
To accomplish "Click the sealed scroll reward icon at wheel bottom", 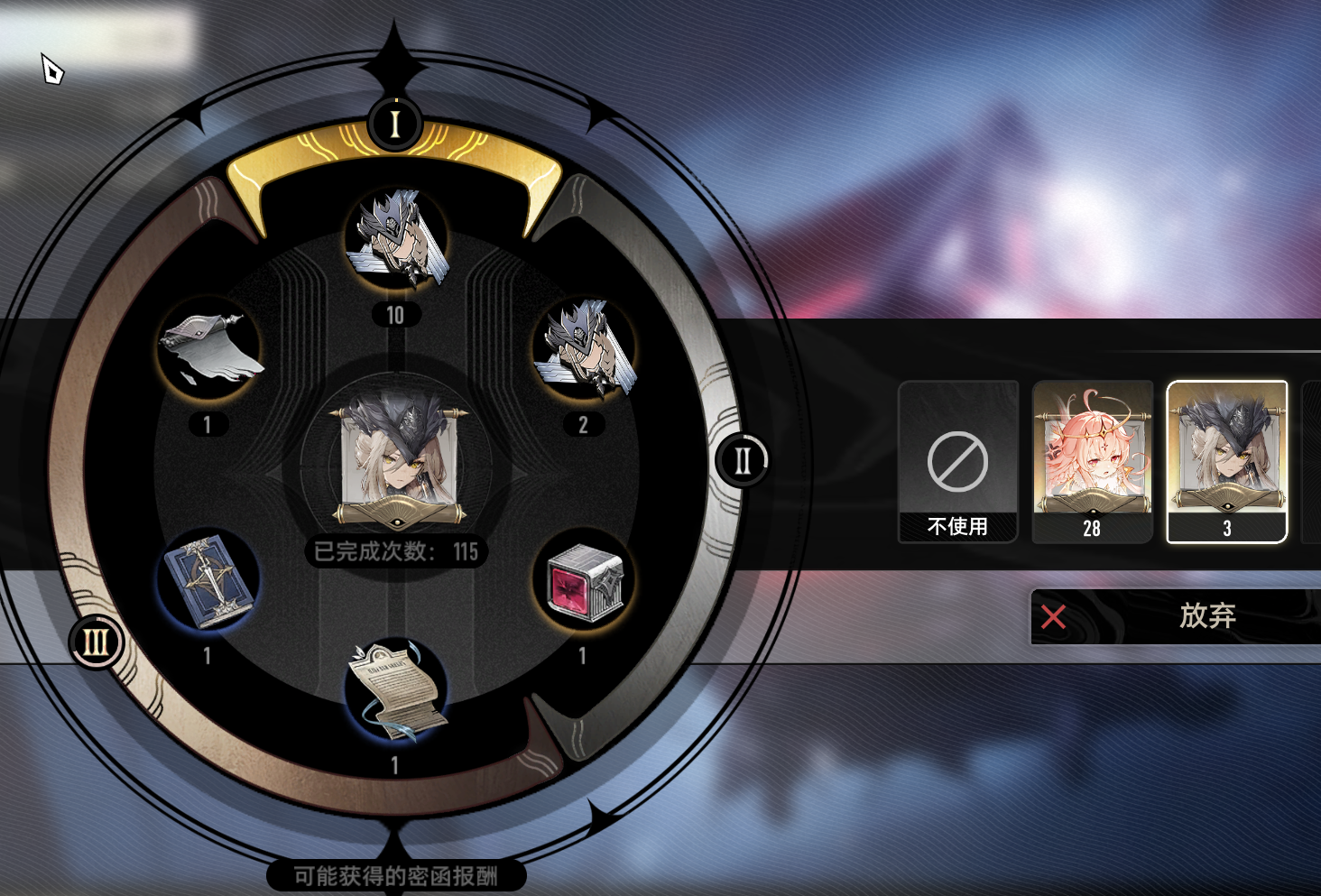I will coord(394,695).
